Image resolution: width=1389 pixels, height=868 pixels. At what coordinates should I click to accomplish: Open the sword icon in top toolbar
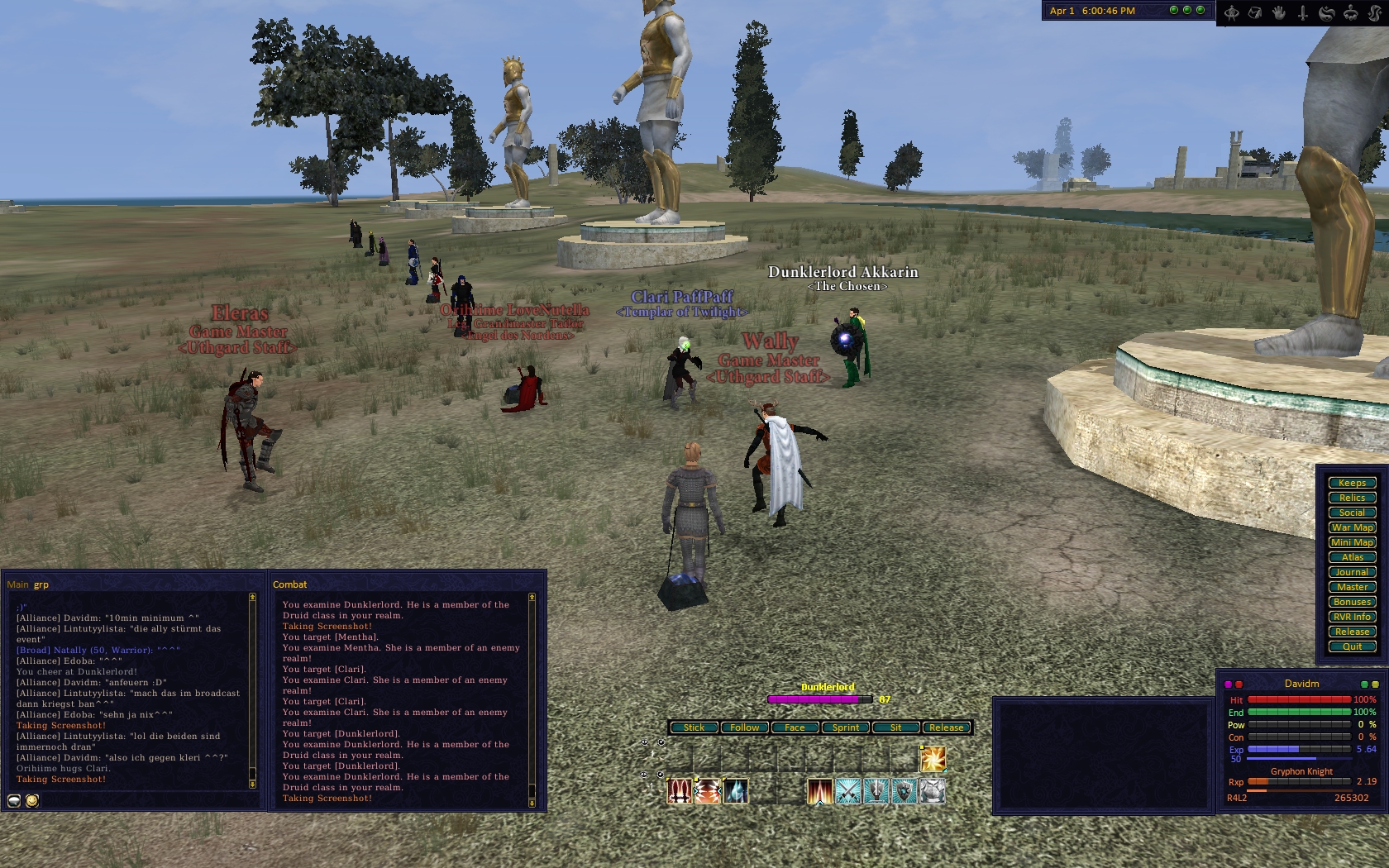click(1303, 12)
